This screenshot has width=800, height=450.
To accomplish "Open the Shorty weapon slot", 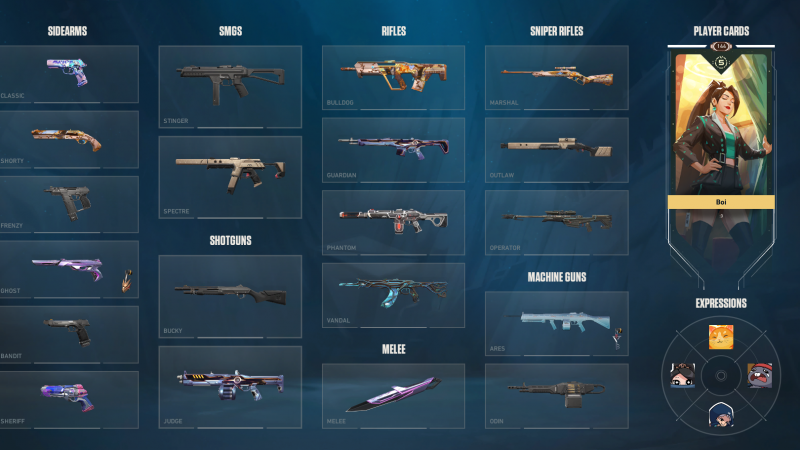I will pos(69,138).
